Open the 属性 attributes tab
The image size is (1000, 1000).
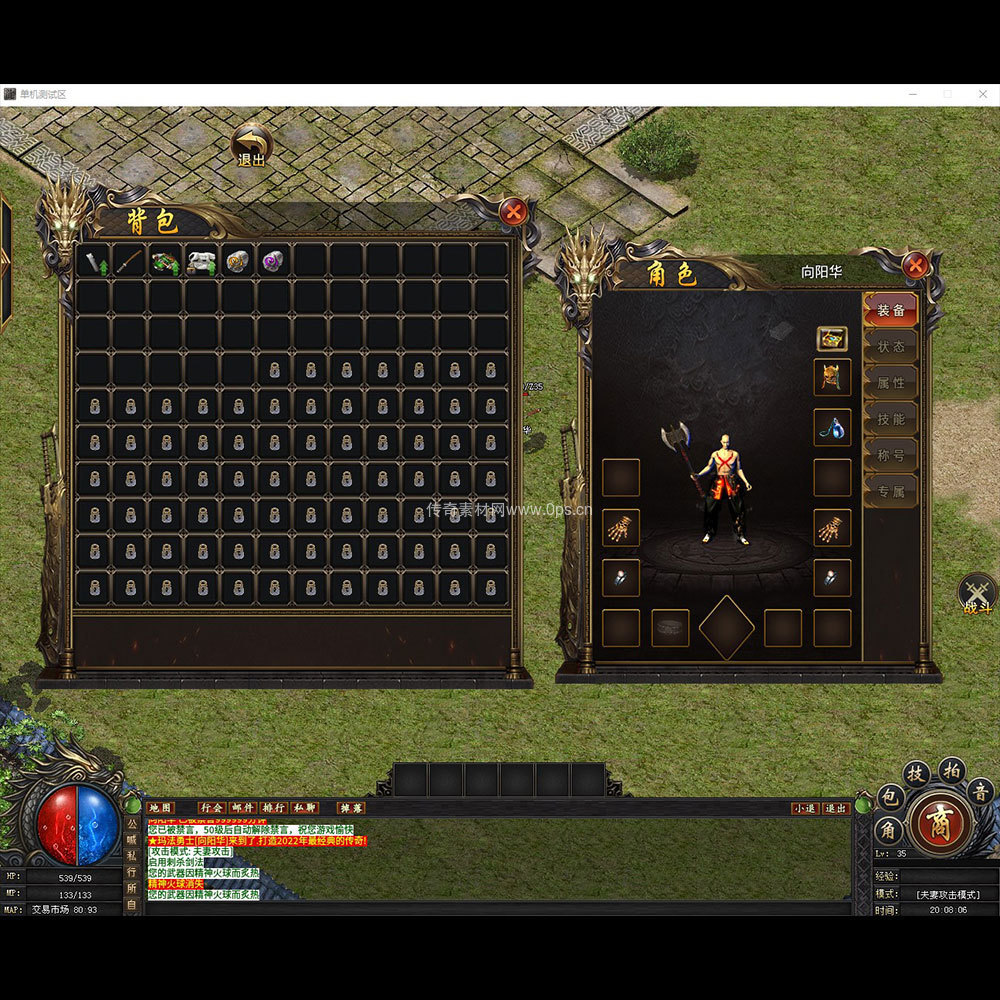pos(890,382)
